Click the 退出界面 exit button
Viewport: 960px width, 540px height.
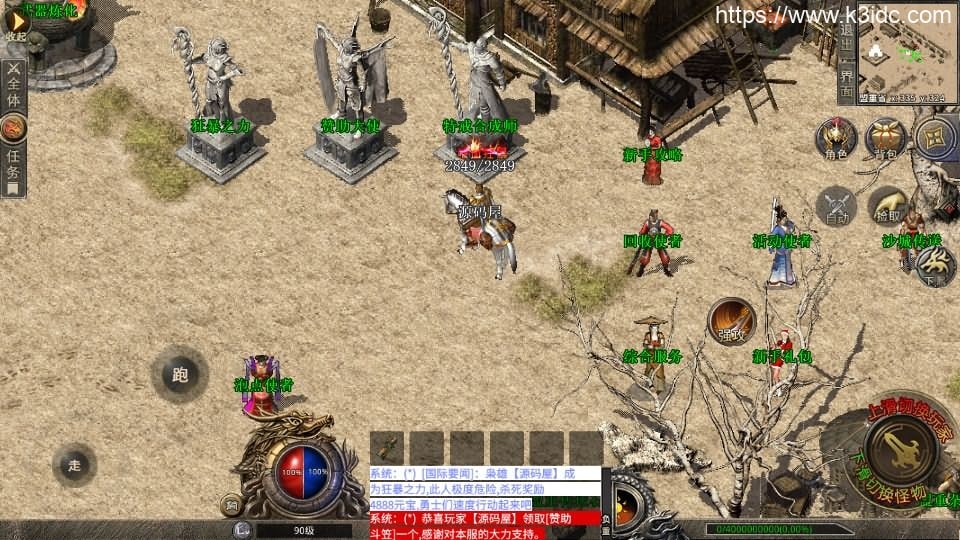(846, 53)
